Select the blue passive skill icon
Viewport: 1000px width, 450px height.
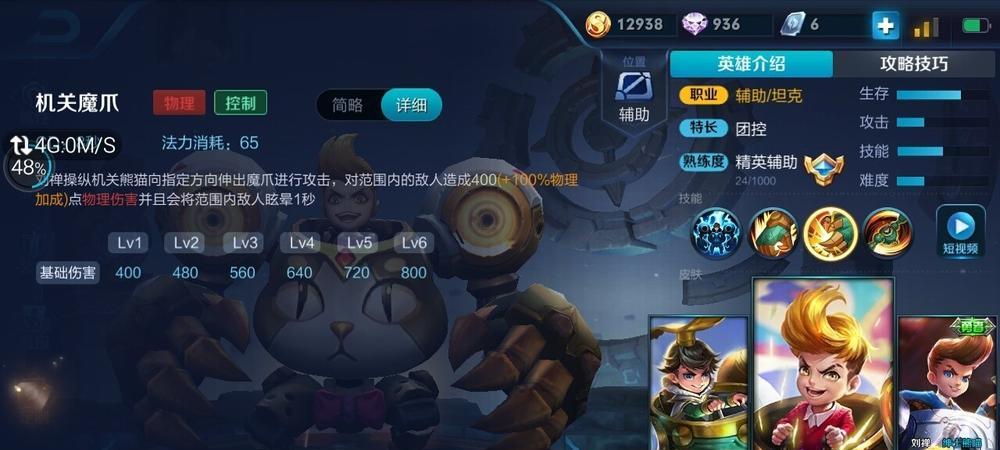pos(718,232)
